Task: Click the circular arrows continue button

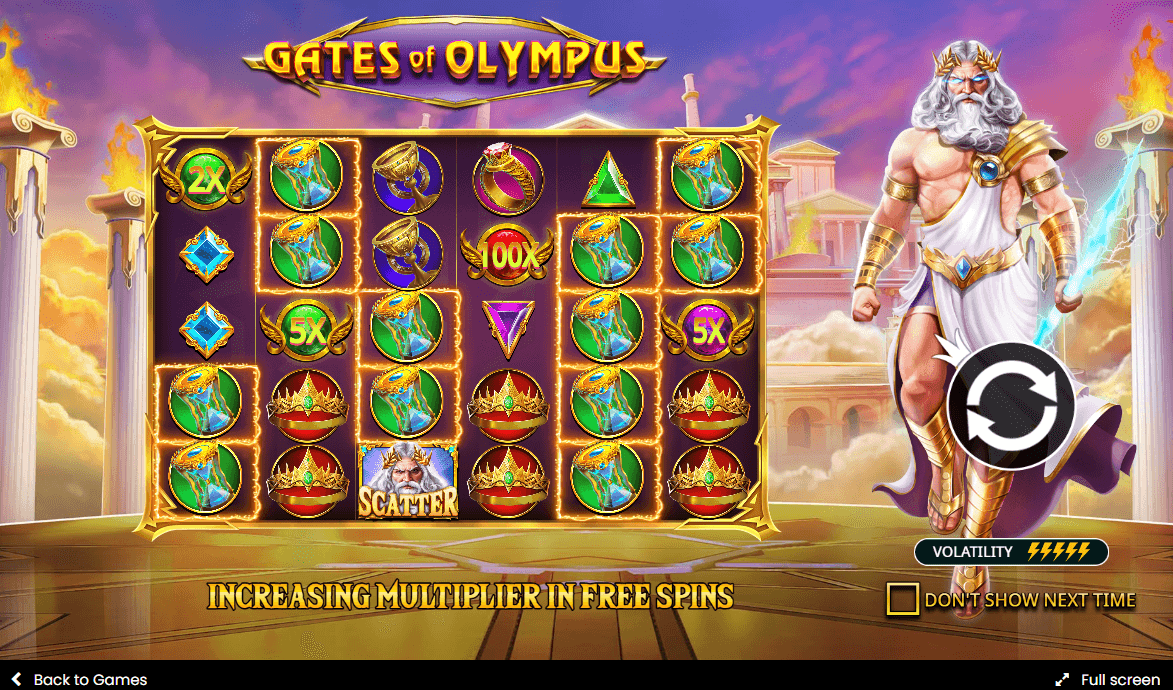Action: 1010,406
